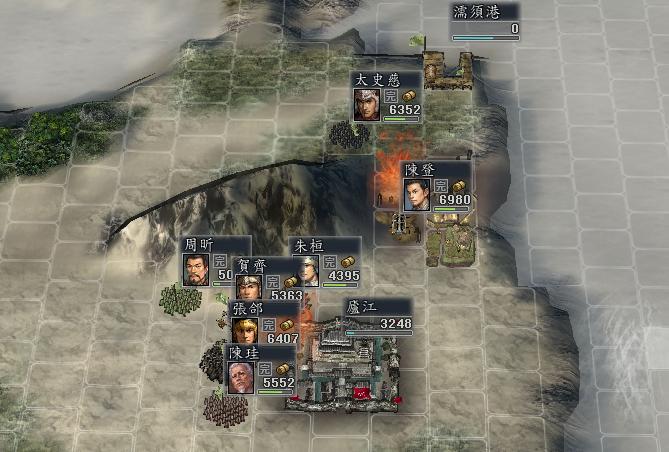Pick the 朱桓 unit portrait
The image size is (669, 452).
(x=305, y=270)
